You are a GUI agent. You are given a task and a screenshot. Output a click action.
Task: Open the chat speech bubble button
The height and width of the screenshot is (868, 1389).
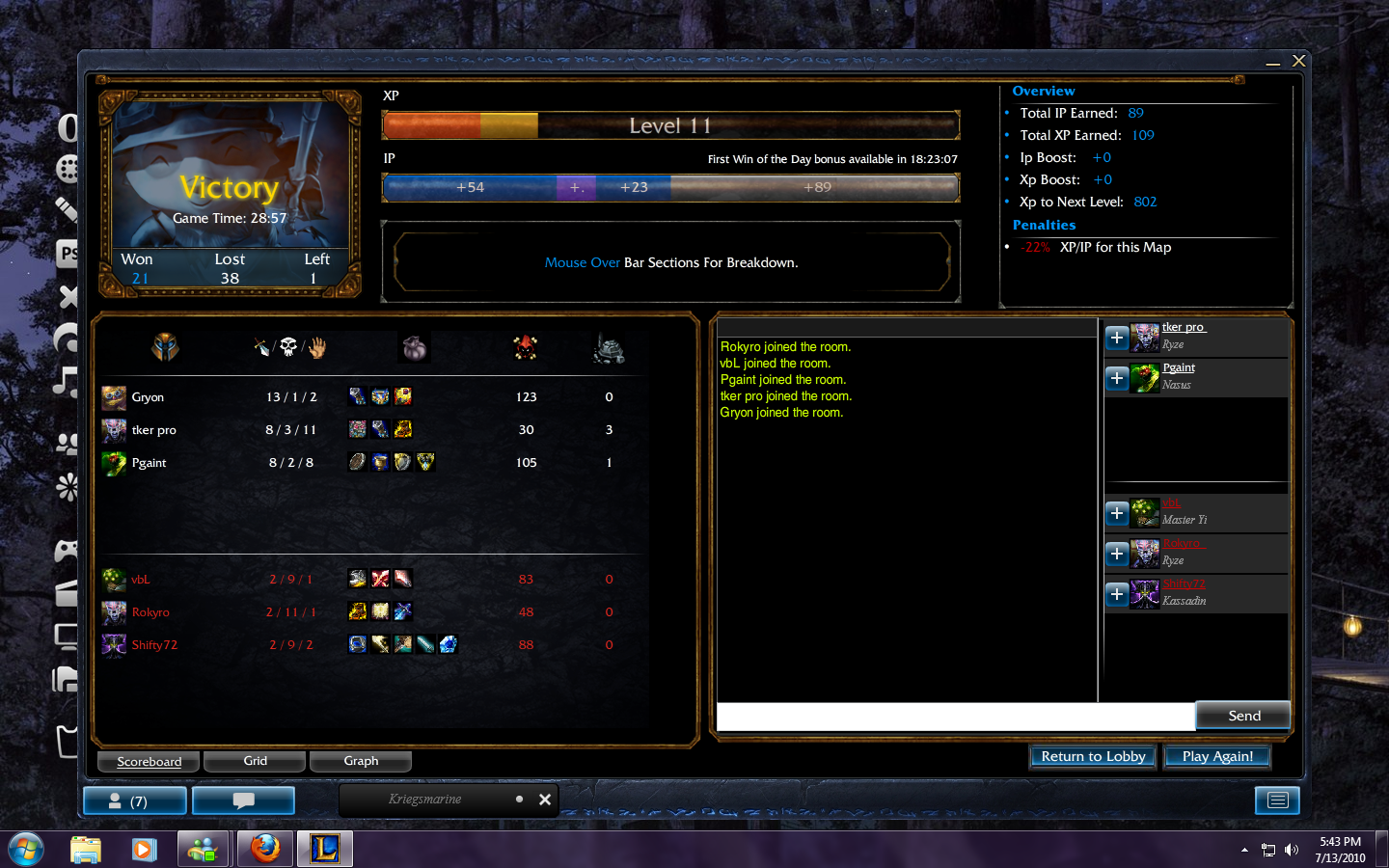pos(243,800)
